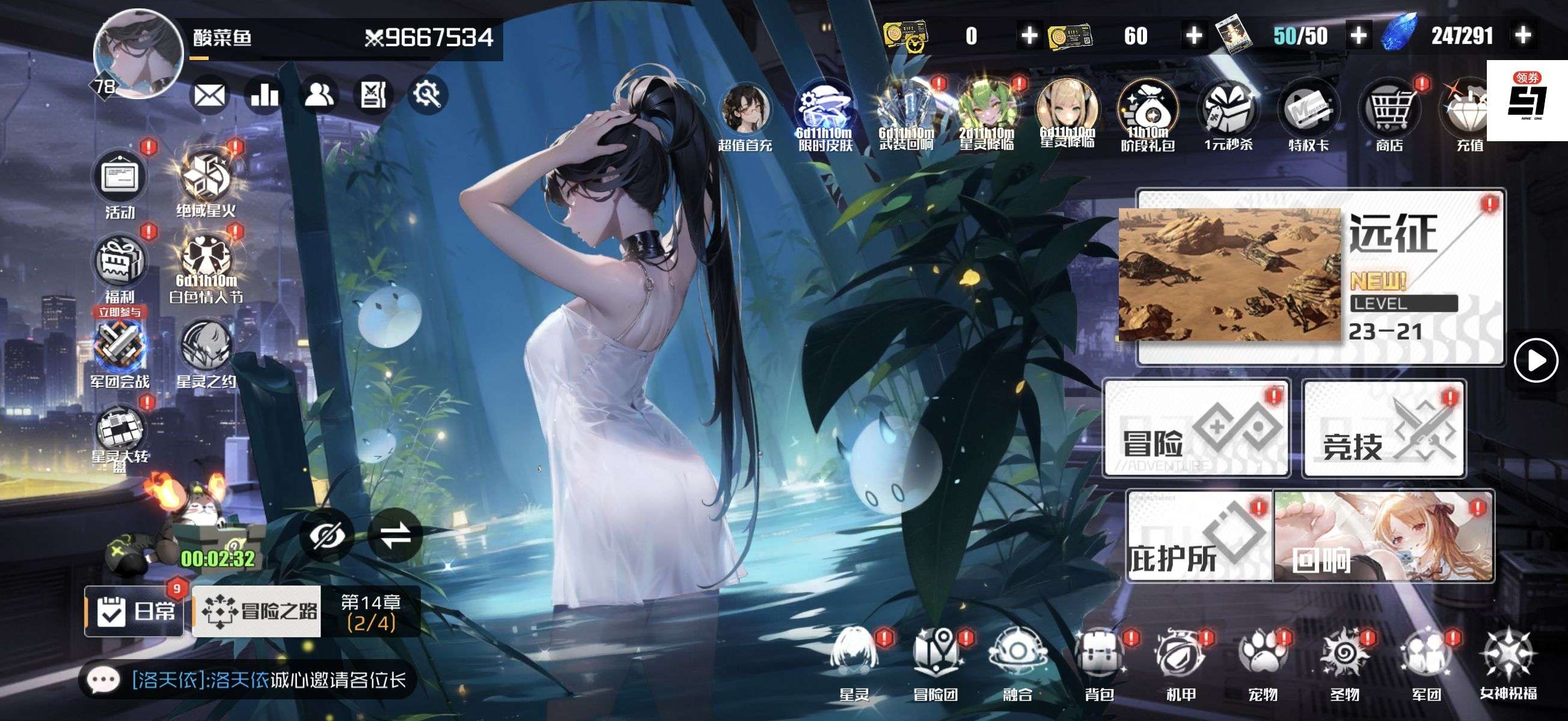Image resolution: width=1568 pixels, height=721 pixels.
Task: Open the 活动 events menu
Action: coord(120,183)
